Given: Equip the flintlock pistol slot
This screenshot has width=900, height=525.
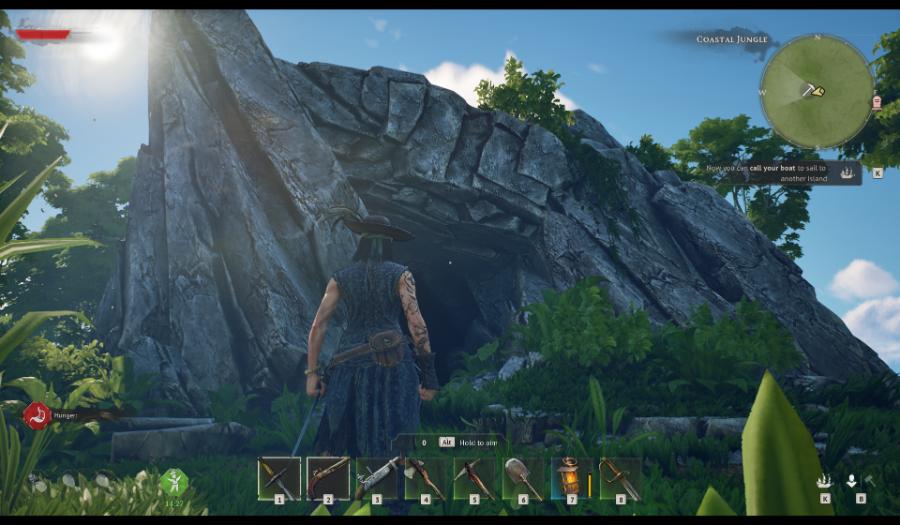Looking at the screenshot, I should (x=328, y=478).
